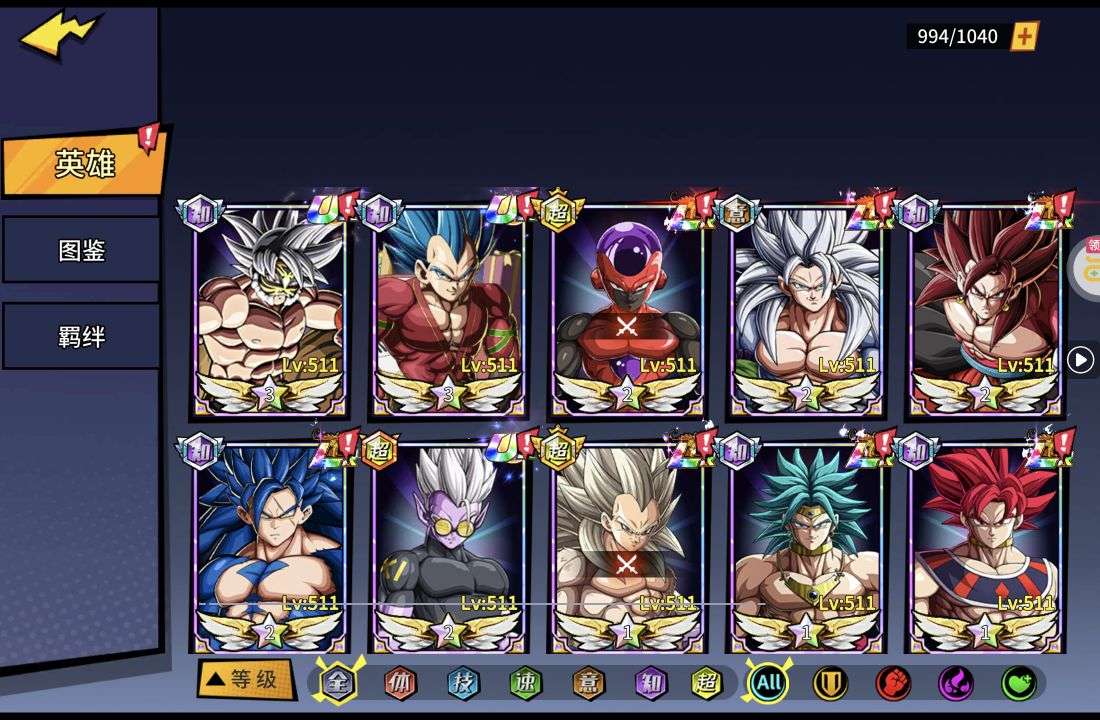
Task: Click the circular play arrow on right edge
Action: (x=1080, y=360)
